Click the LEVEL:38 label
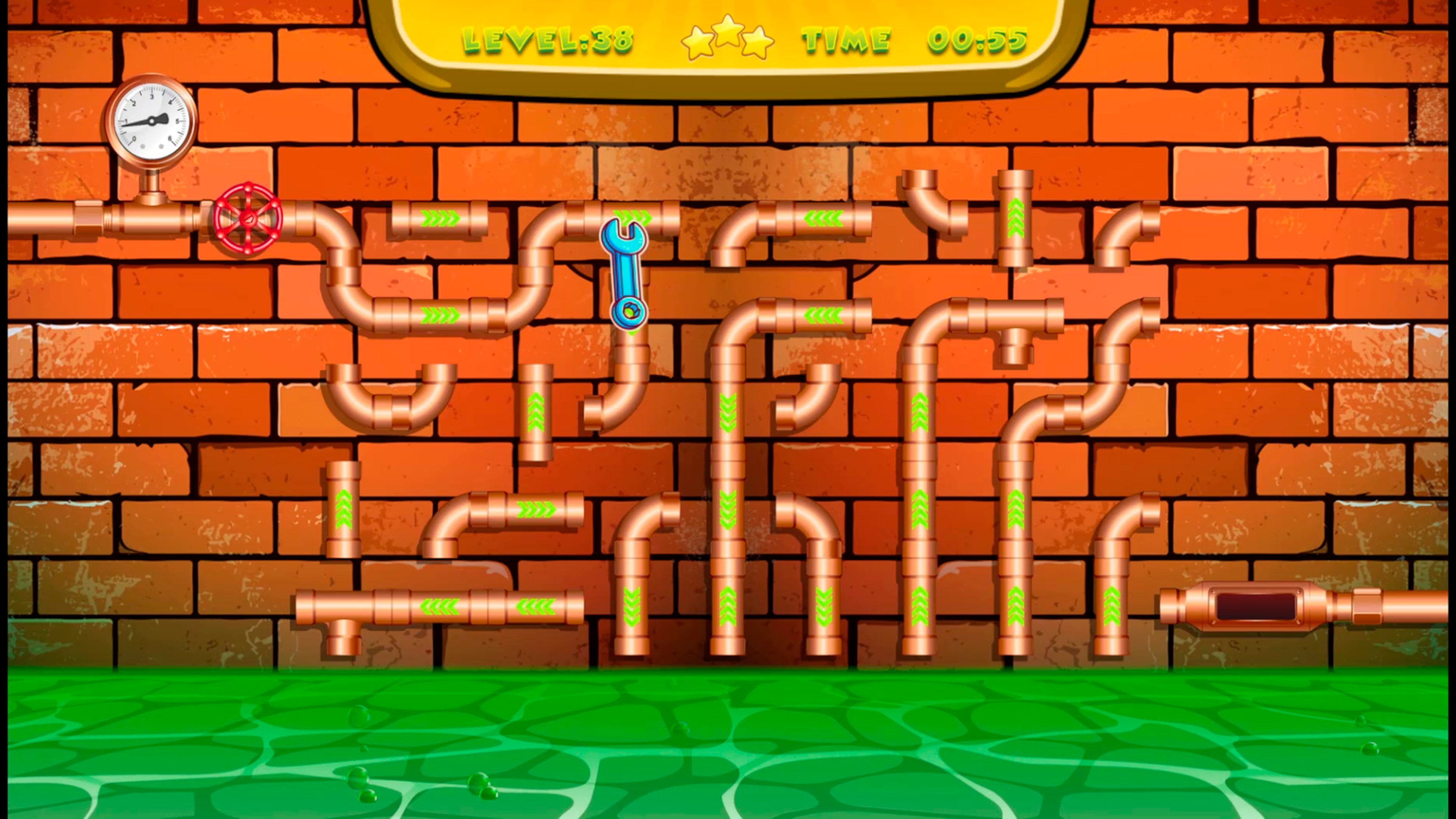Screen dimensions: 1456x819 548,39
